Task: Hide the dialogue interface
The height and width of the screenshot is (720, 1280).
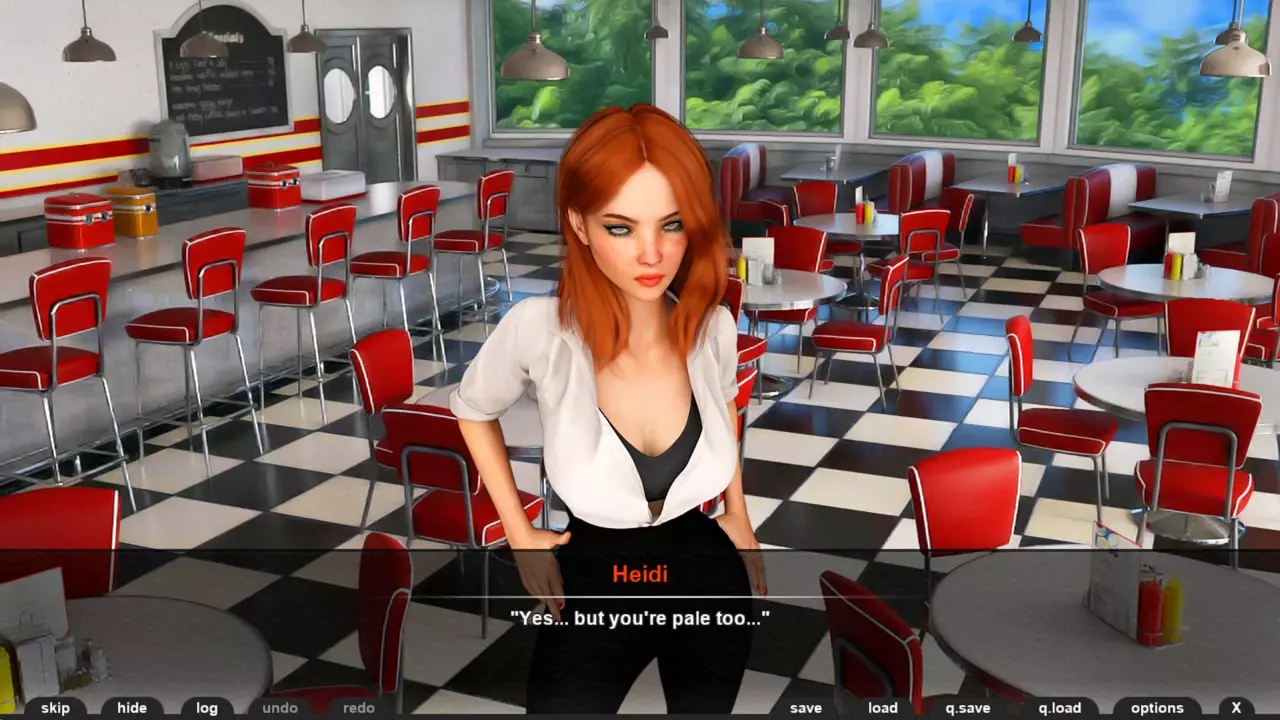Action: [131, 708]
